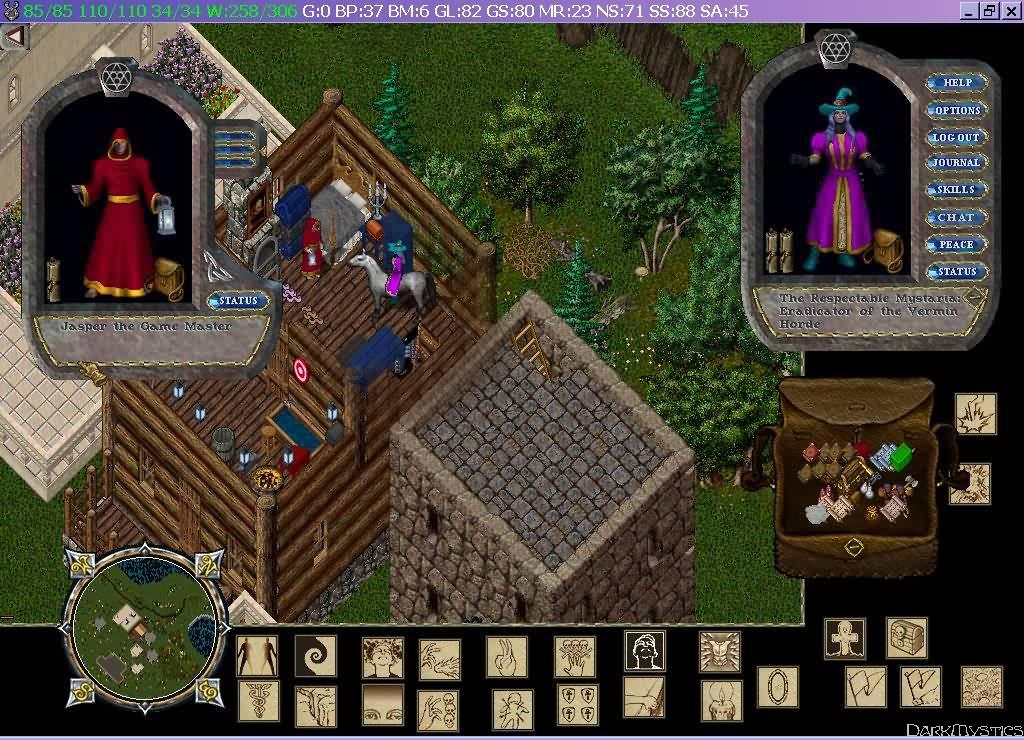Select the pair of eyes icon
Viewport: 1024px width, 740px height.
(382, 703)
